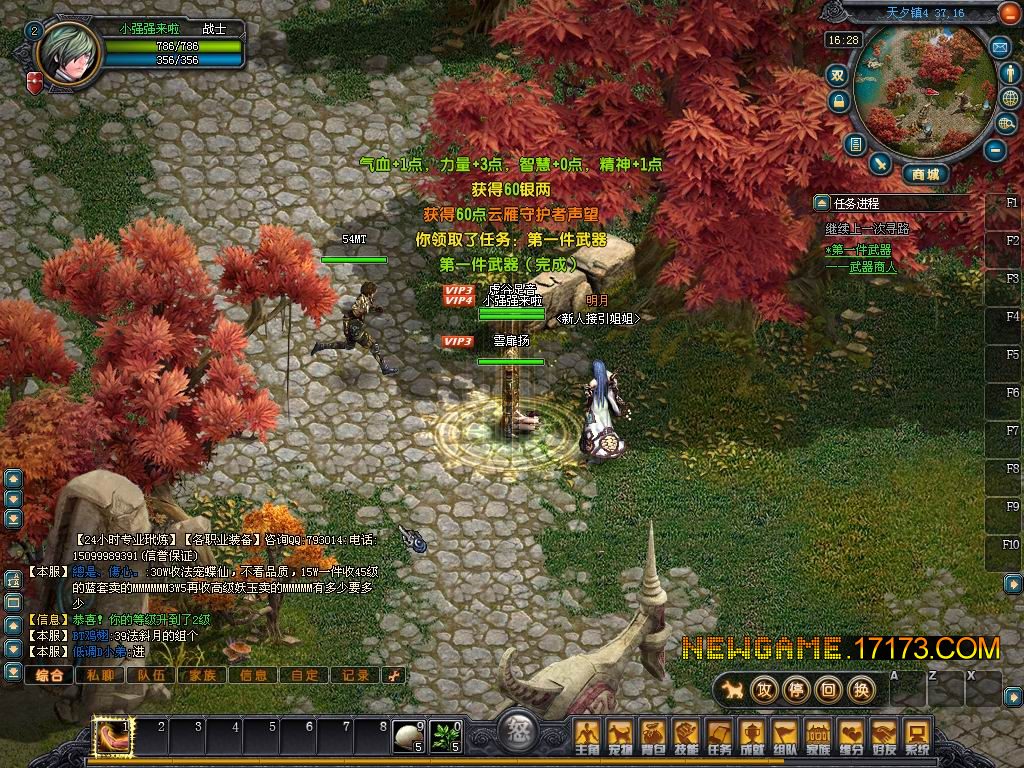Click the pet 攻 attack button
The height and width of the screenshot is (768, 1024).
764,689
